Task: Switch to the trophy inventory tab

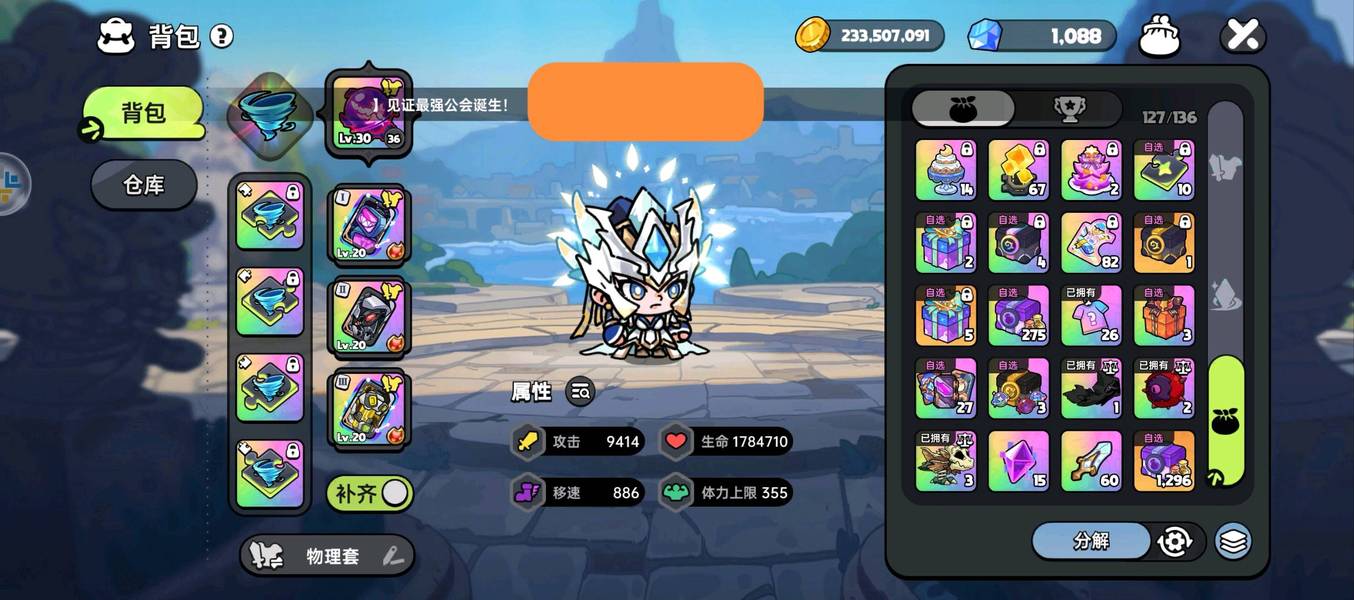Action: (1069, 109)
